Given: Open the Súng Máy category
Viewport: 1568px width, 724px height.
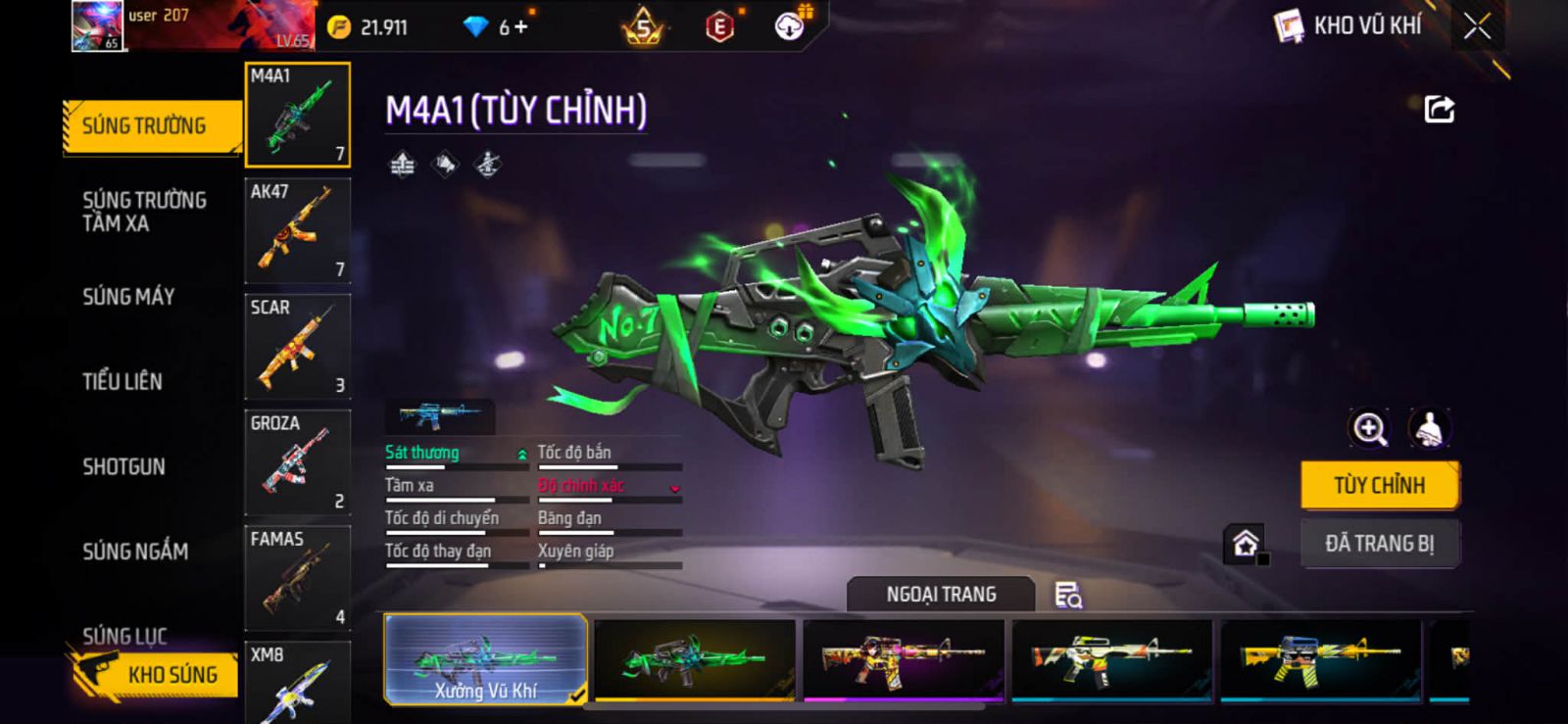Looking at the screenshot, I should coord(128,297).
